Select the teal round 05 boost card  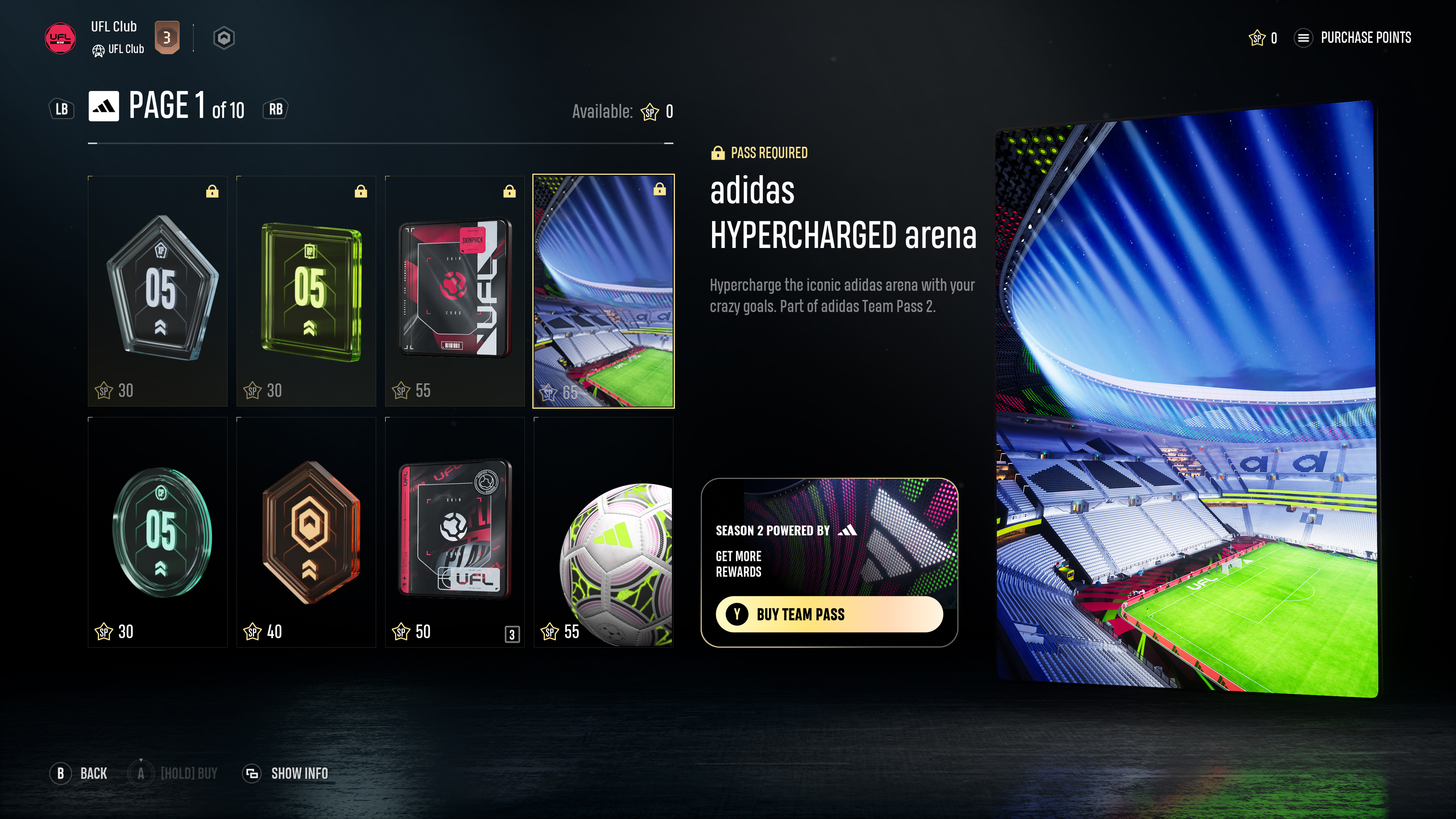tap(158, 532)
